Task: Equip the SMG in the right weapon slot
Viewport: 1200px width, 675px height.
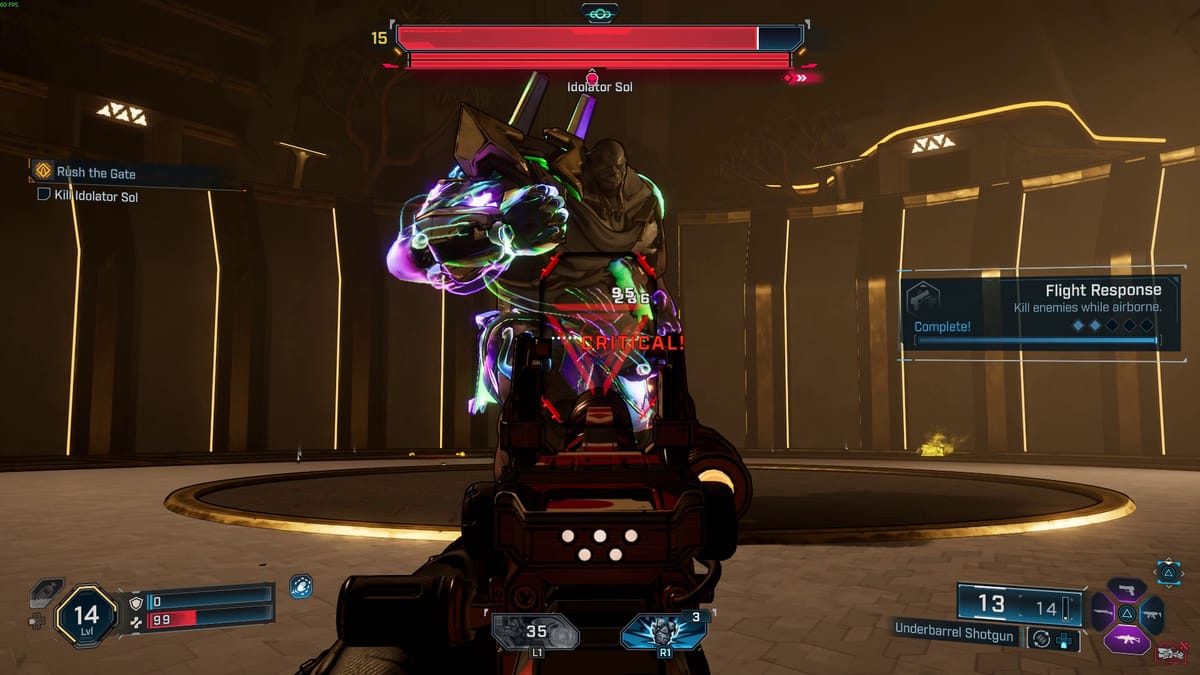Action: pos(1151,613)
